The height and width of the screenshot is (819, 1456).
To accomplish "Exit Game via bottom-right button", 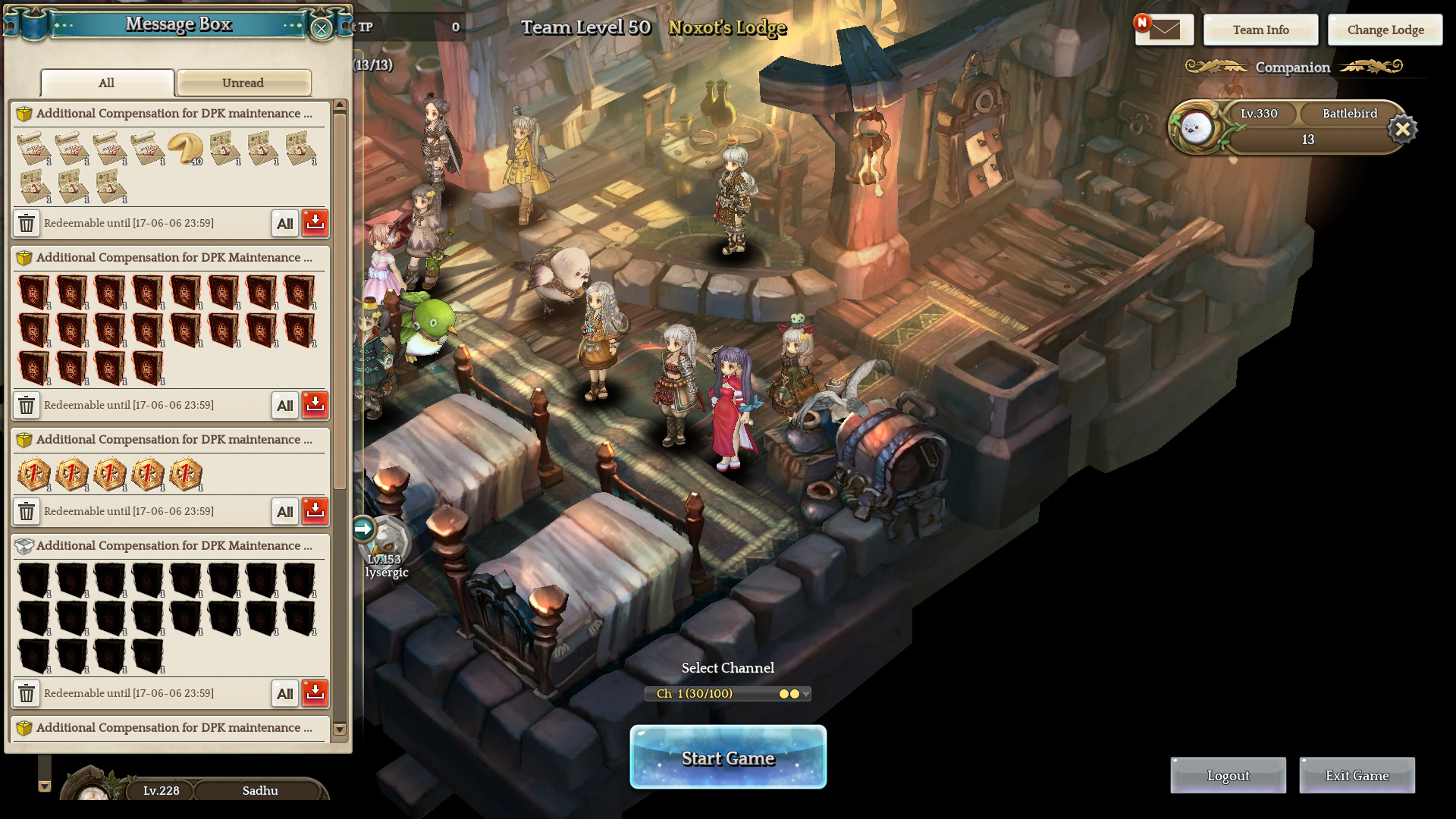I will 1357,775.
